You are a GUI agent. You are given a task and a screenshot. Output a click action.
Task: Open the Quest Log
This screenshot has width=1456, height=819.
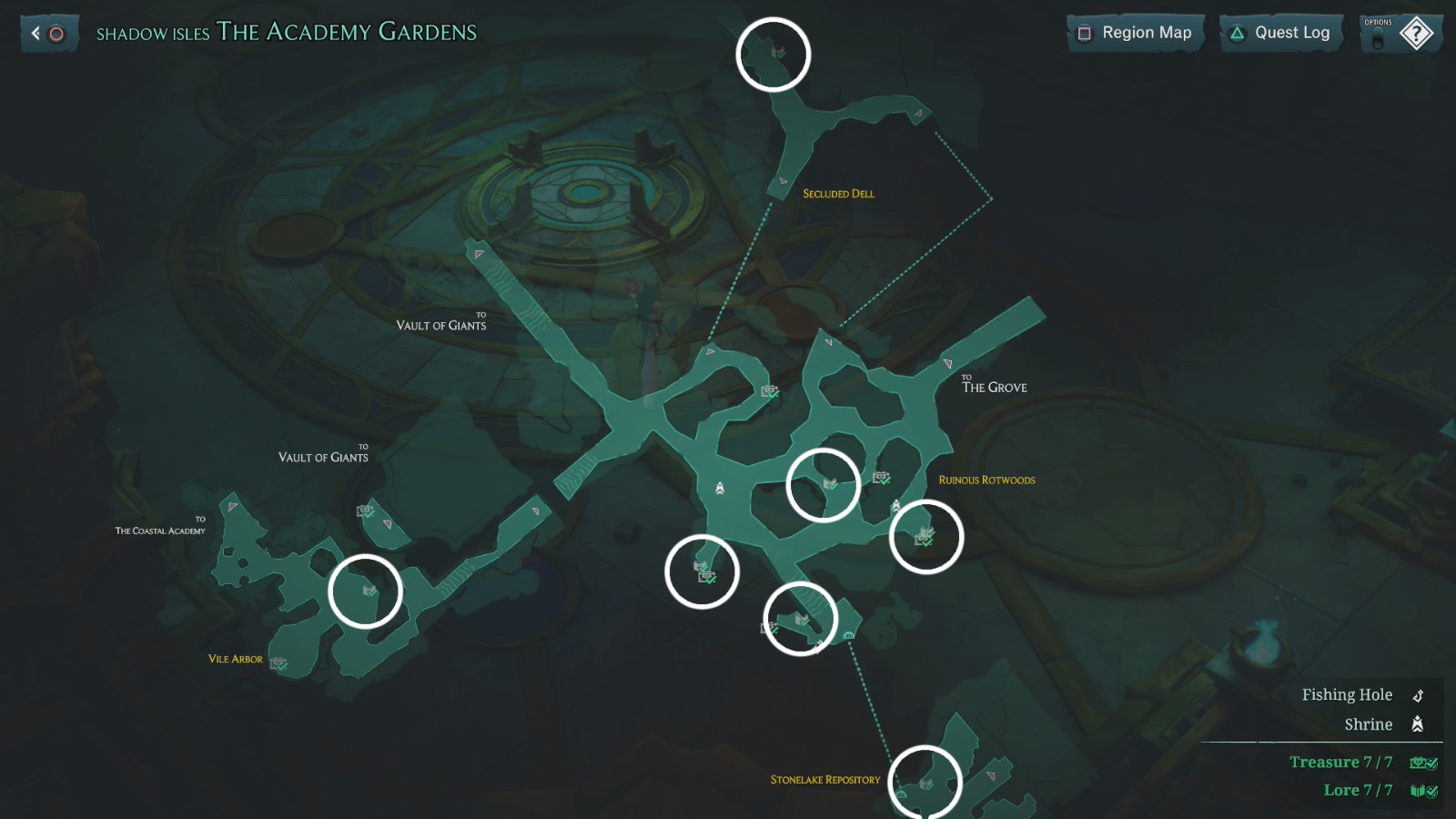[1292, 33]
